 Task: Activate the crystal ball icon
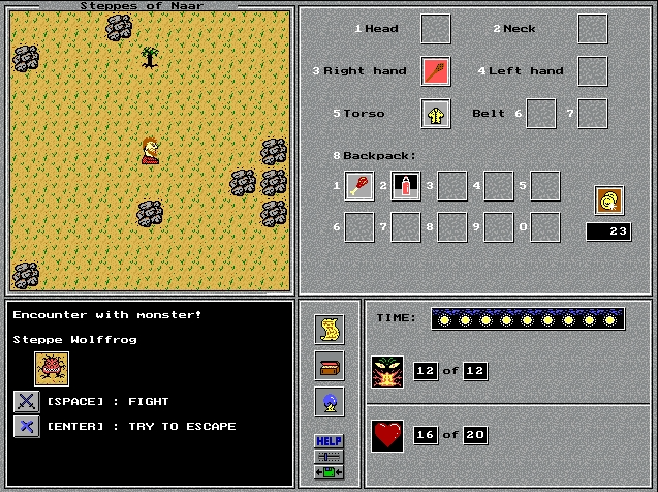point(329,402)
